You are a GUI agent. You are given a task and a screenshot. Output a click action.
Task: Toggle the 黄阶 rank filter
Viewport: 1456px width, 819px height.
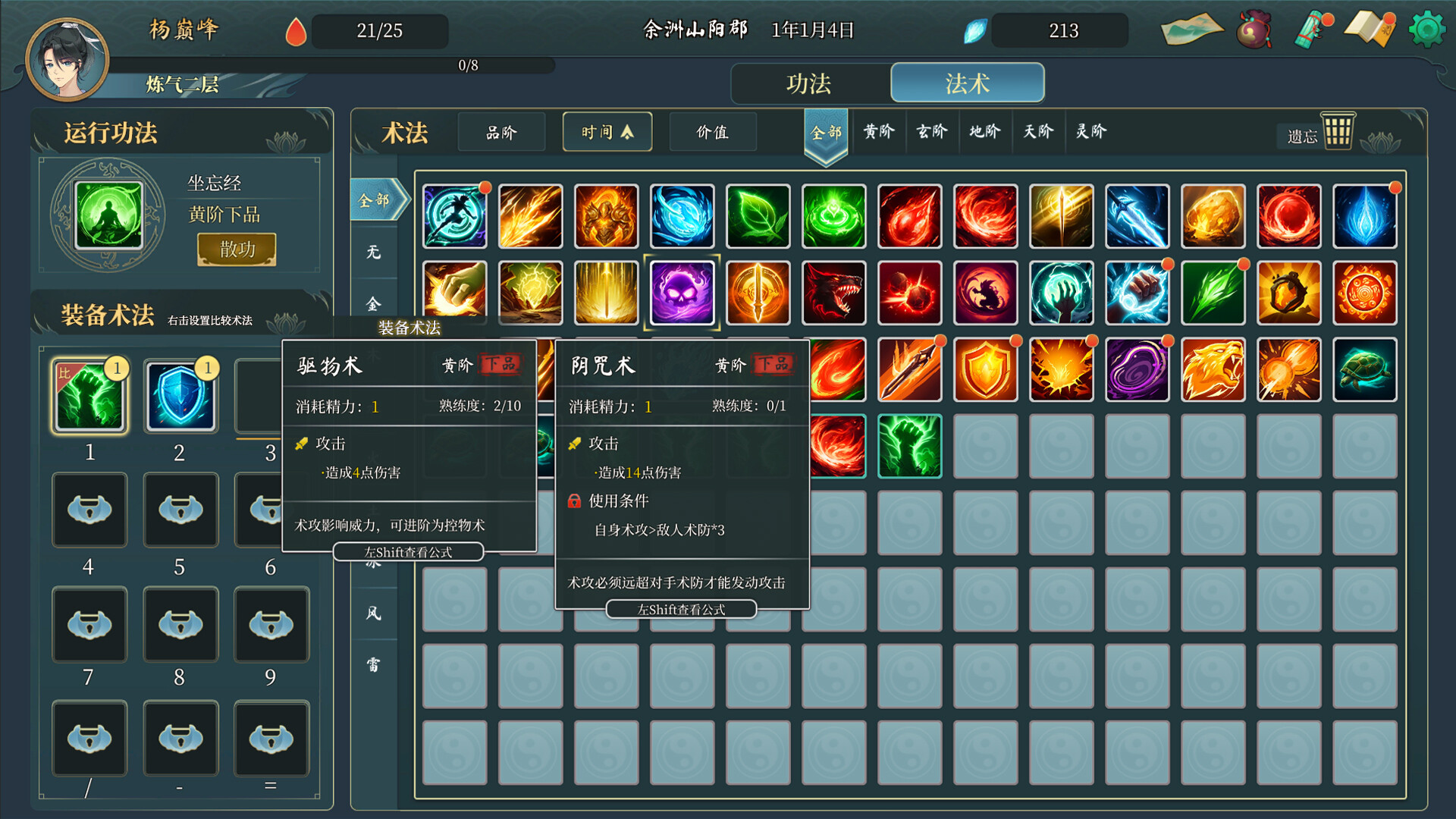click(879, 131)
